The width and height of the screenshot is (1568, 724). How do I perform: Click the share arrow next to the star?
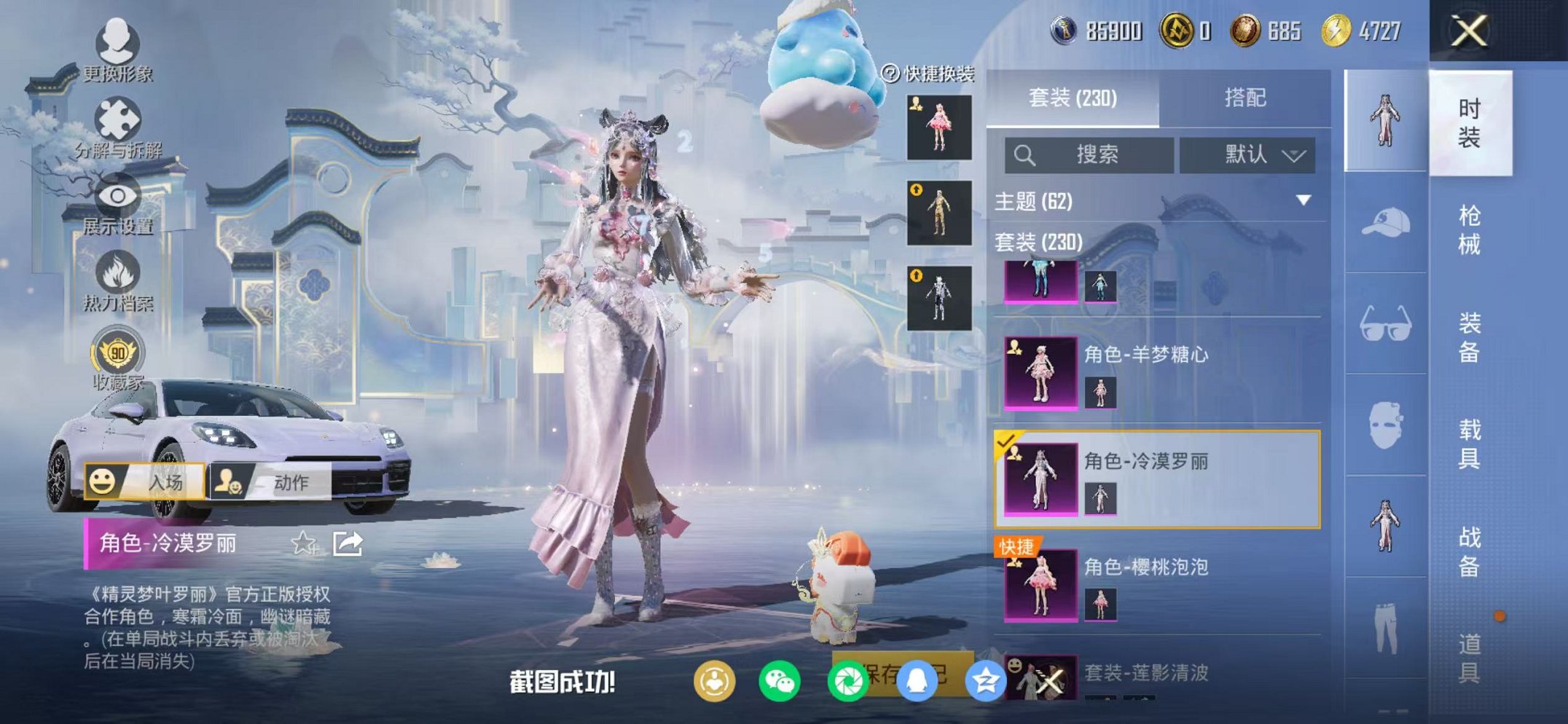point(348,542)
